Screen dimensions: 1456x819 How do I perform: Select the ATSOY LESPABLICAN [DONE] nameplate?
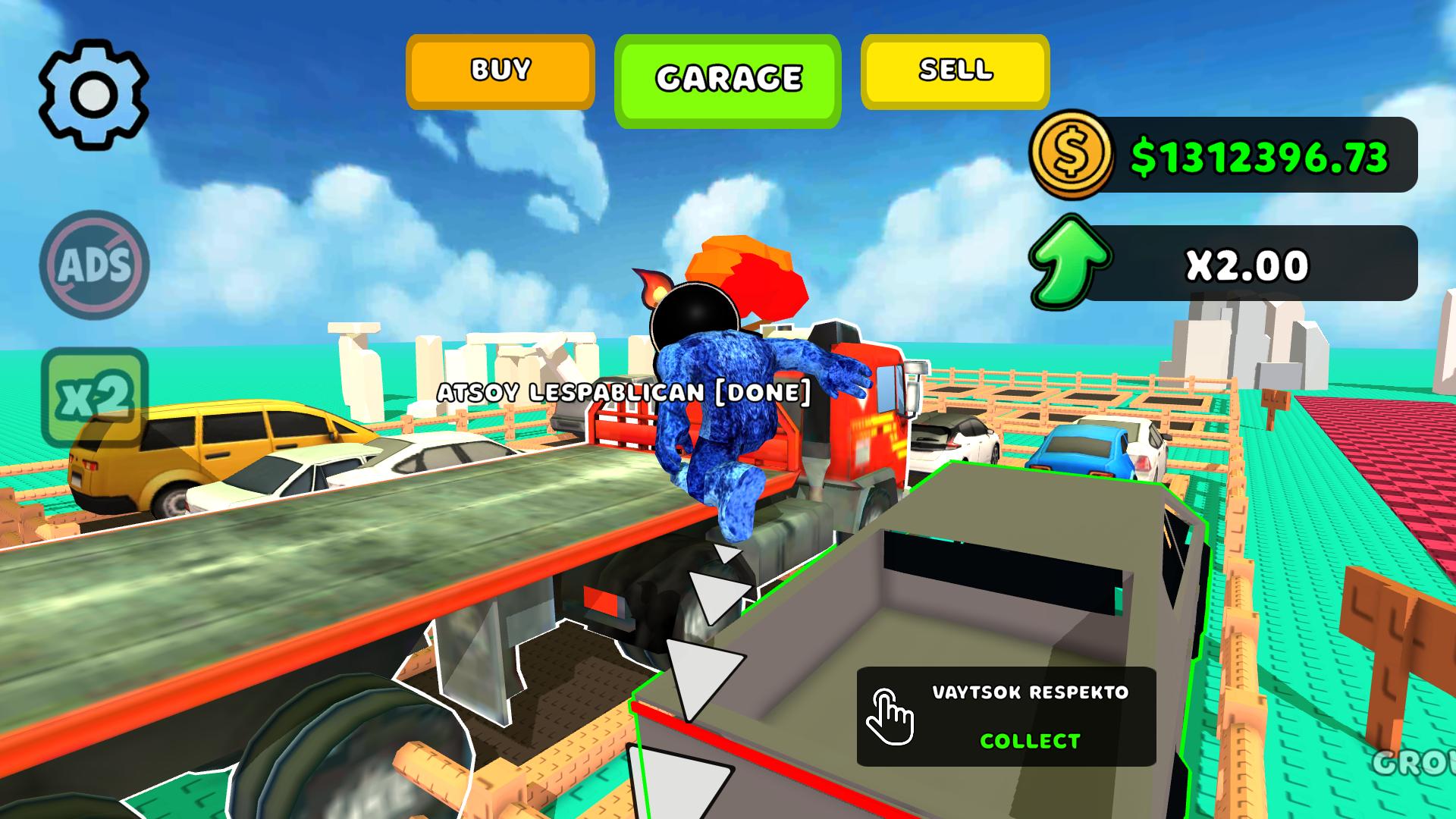623,392
